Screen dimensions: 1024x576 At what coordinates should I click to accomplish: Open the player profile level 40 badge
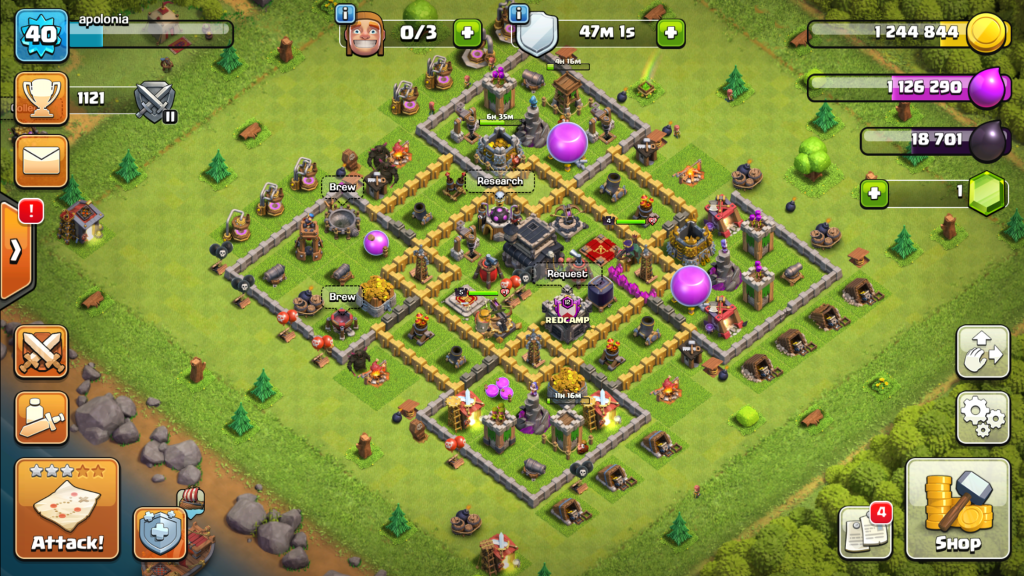[x=39, y=34]
